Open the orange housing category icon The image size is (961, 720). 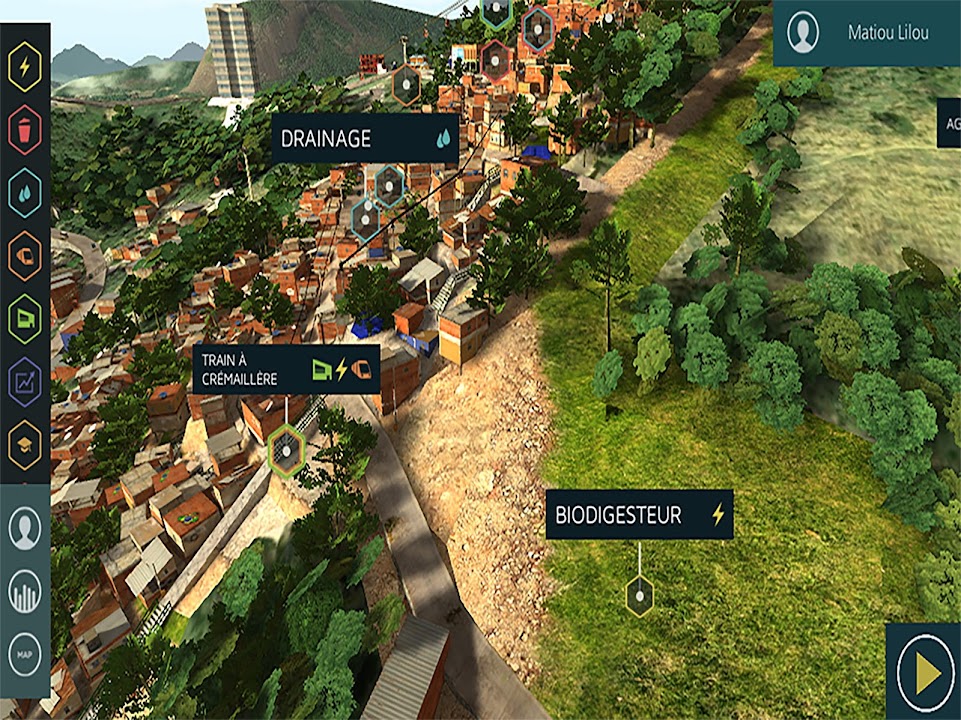point(25,256)
